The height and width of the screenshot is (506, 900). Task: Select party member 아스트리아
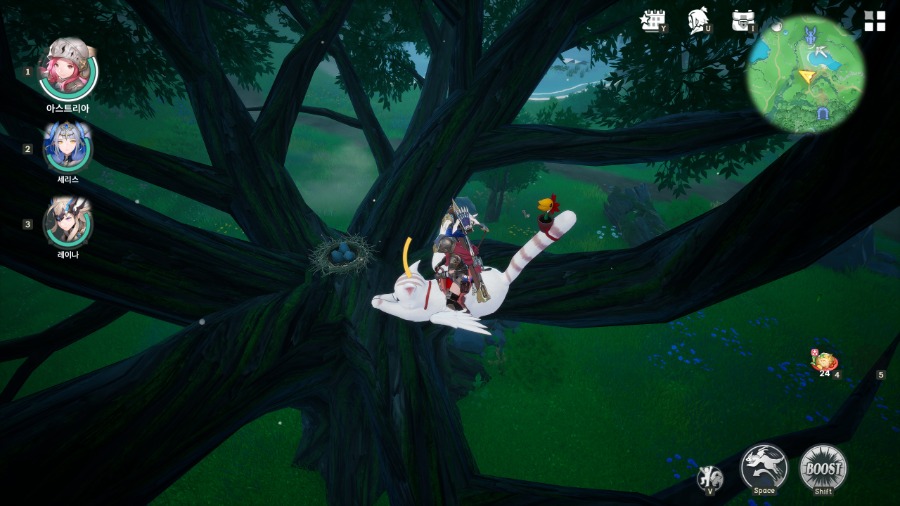(x=68, y=68)
